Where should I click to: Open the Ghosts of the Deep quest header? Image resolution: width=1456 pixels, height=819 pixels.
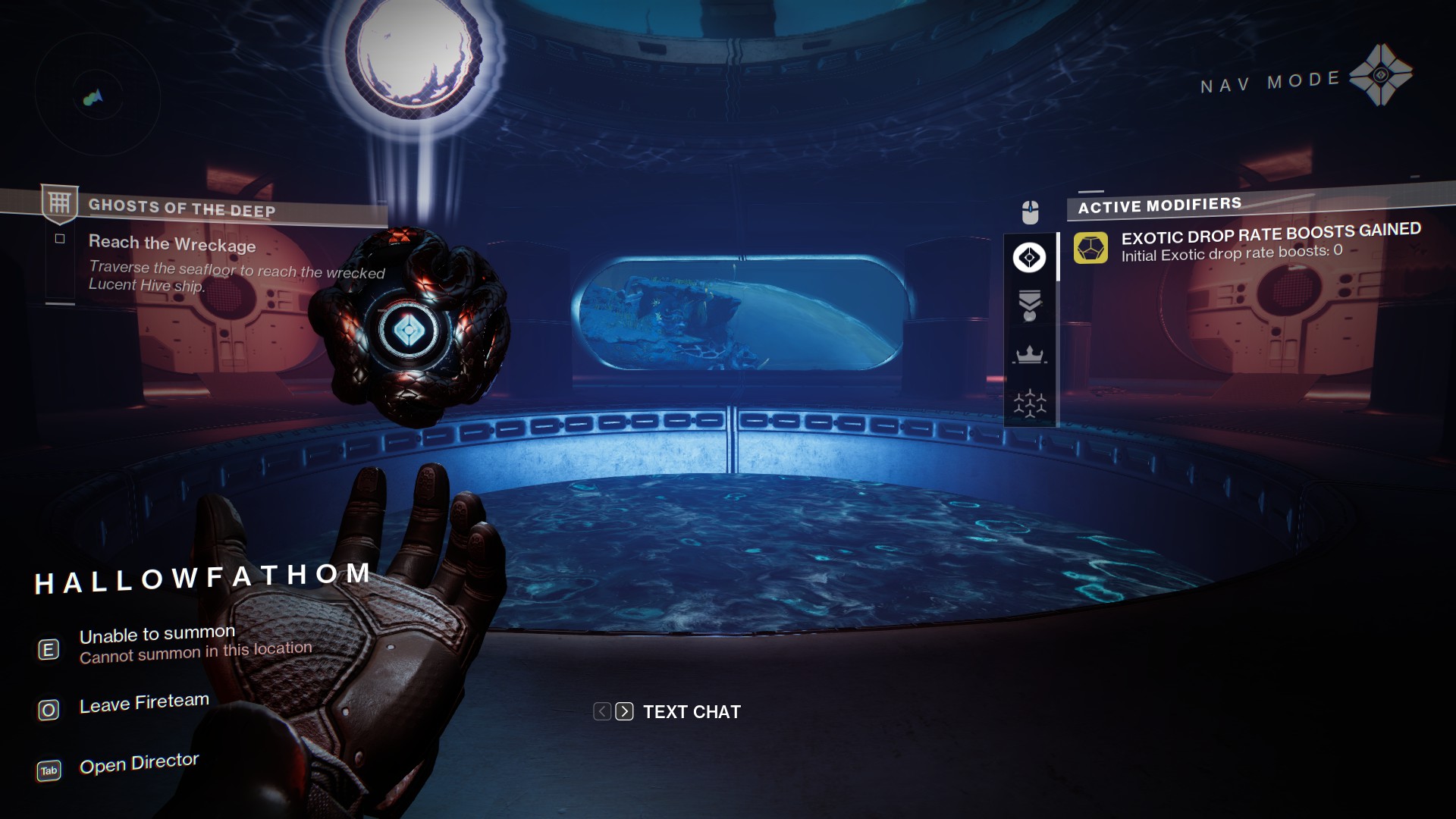tap(182, 207)
